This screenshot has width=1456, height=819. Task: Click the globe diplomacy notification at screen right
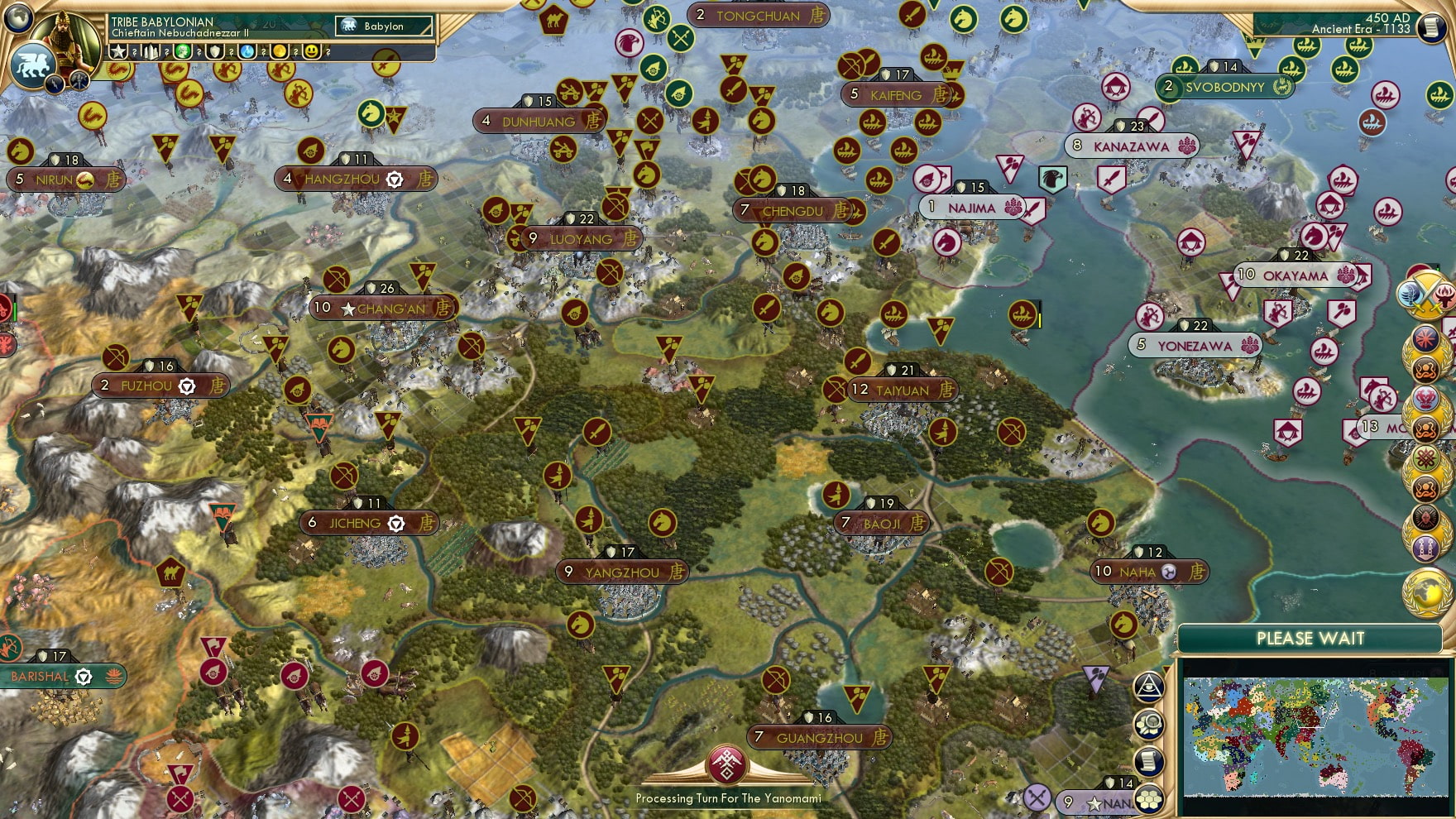[x=1426, y=591]
